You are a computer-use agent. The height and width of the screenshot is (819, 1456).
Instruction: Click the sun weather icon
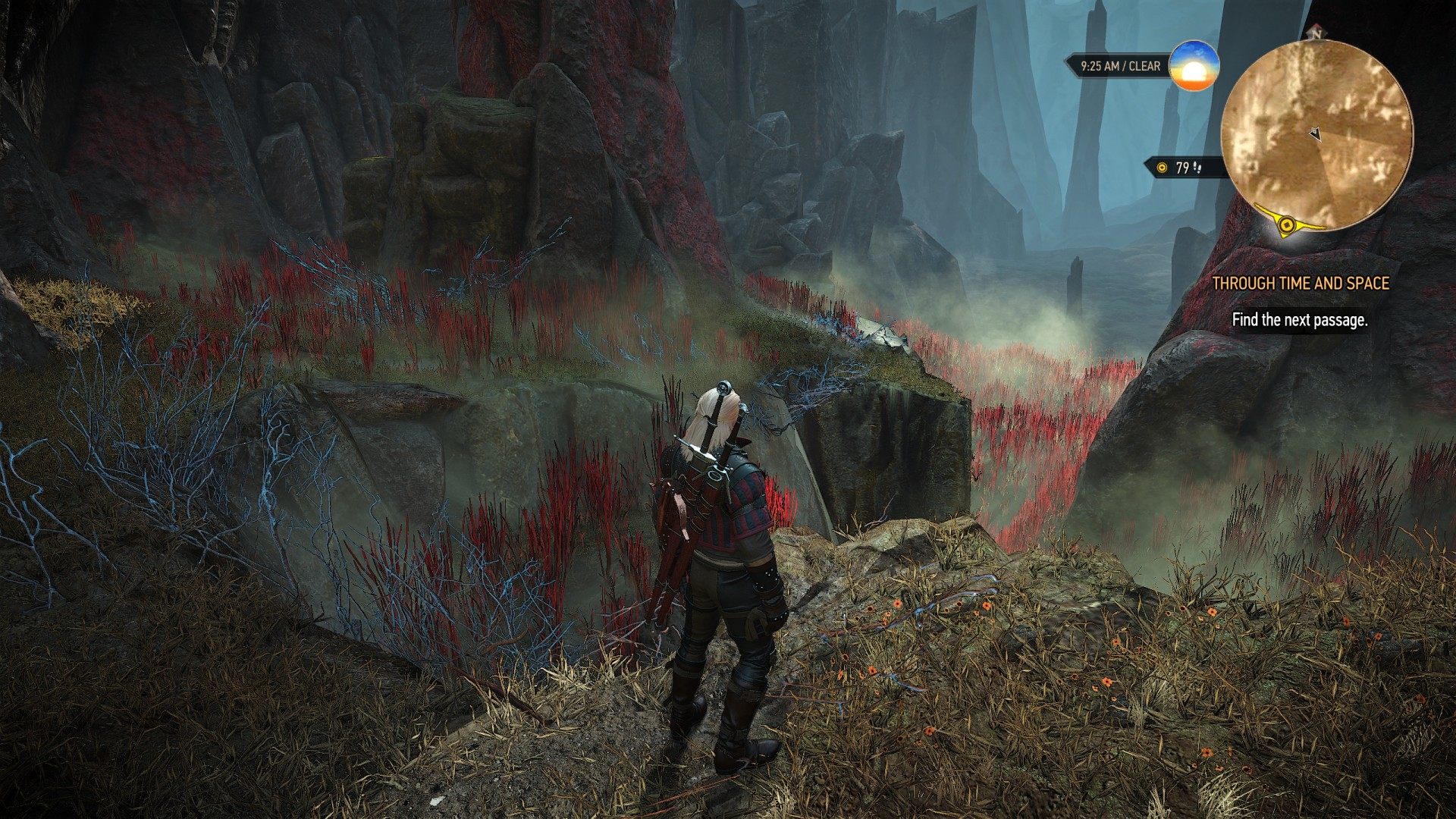1194,66
